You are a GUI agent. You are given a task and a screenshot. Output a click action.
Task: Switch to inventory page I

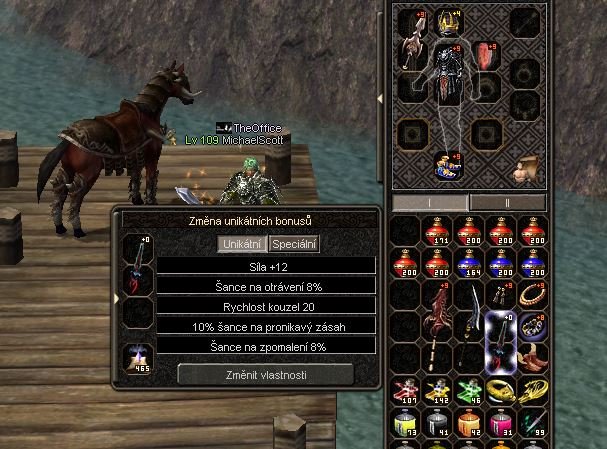(x=429, y=202)
